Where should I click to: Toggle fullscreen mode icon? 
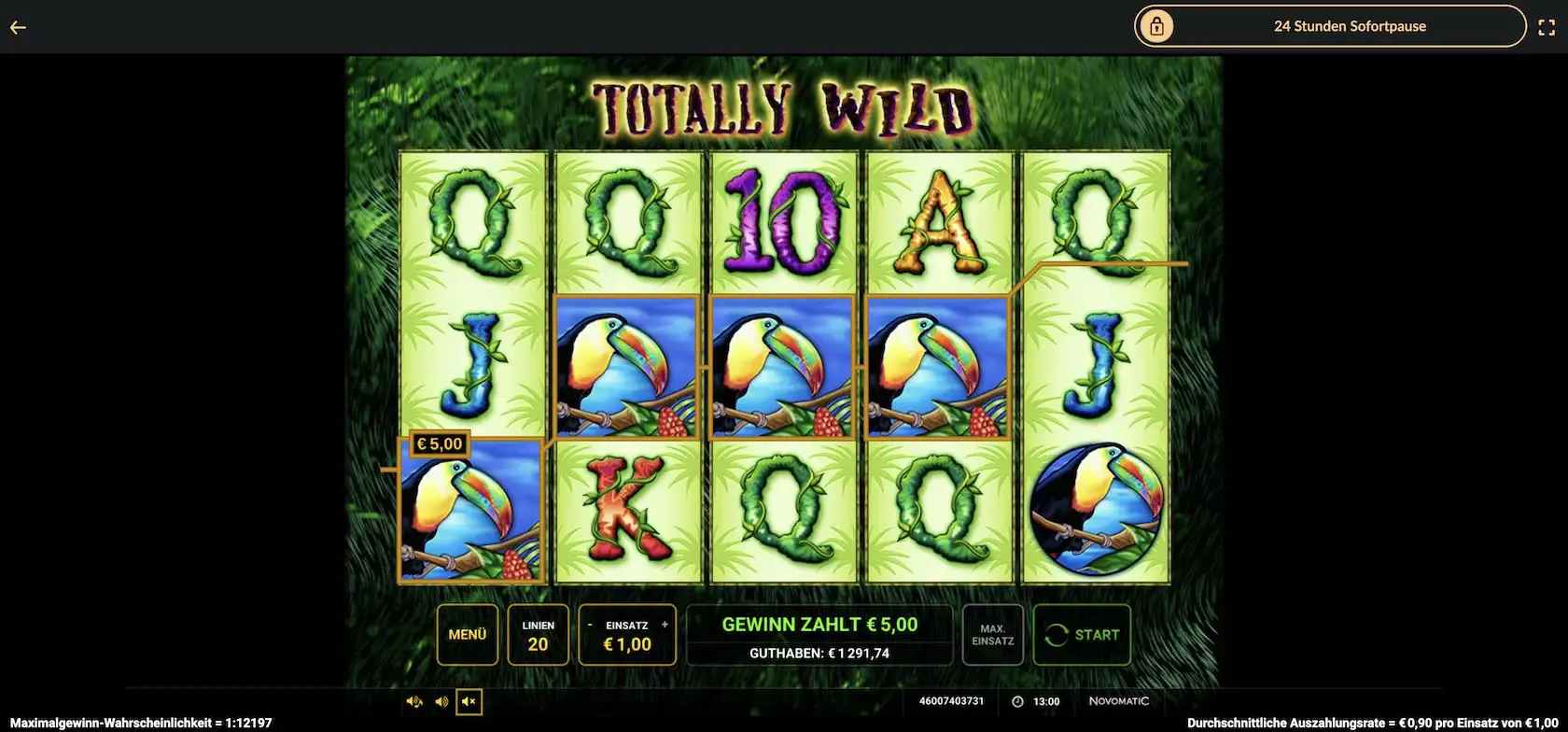pyautogui.click(x=1547, y=27)
